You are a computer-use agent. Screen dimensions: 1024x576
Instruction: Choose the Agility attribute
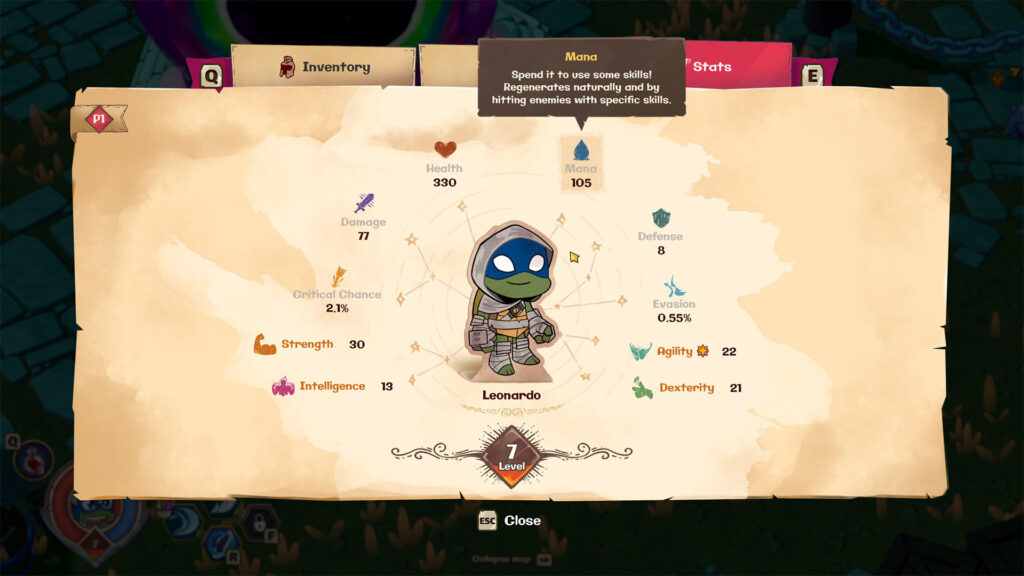click(674, 351)
